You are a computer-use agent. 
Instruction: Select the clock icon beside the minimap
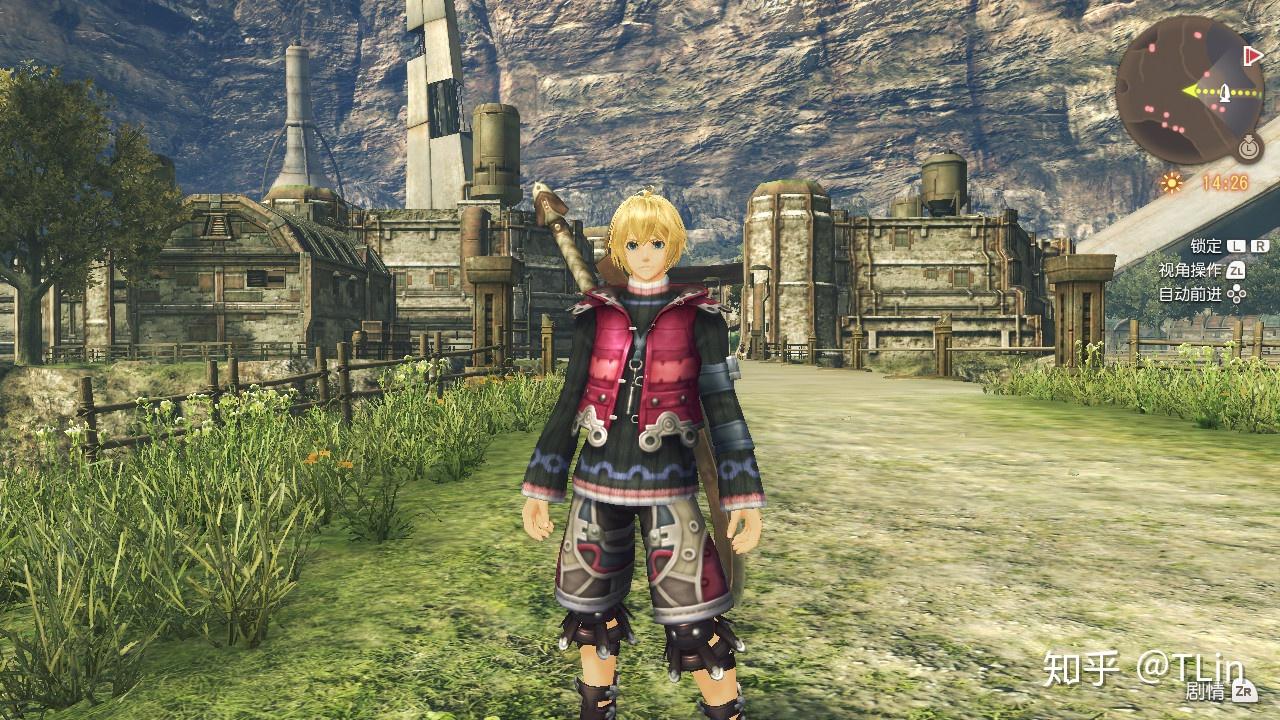[x=1247, y=148]
